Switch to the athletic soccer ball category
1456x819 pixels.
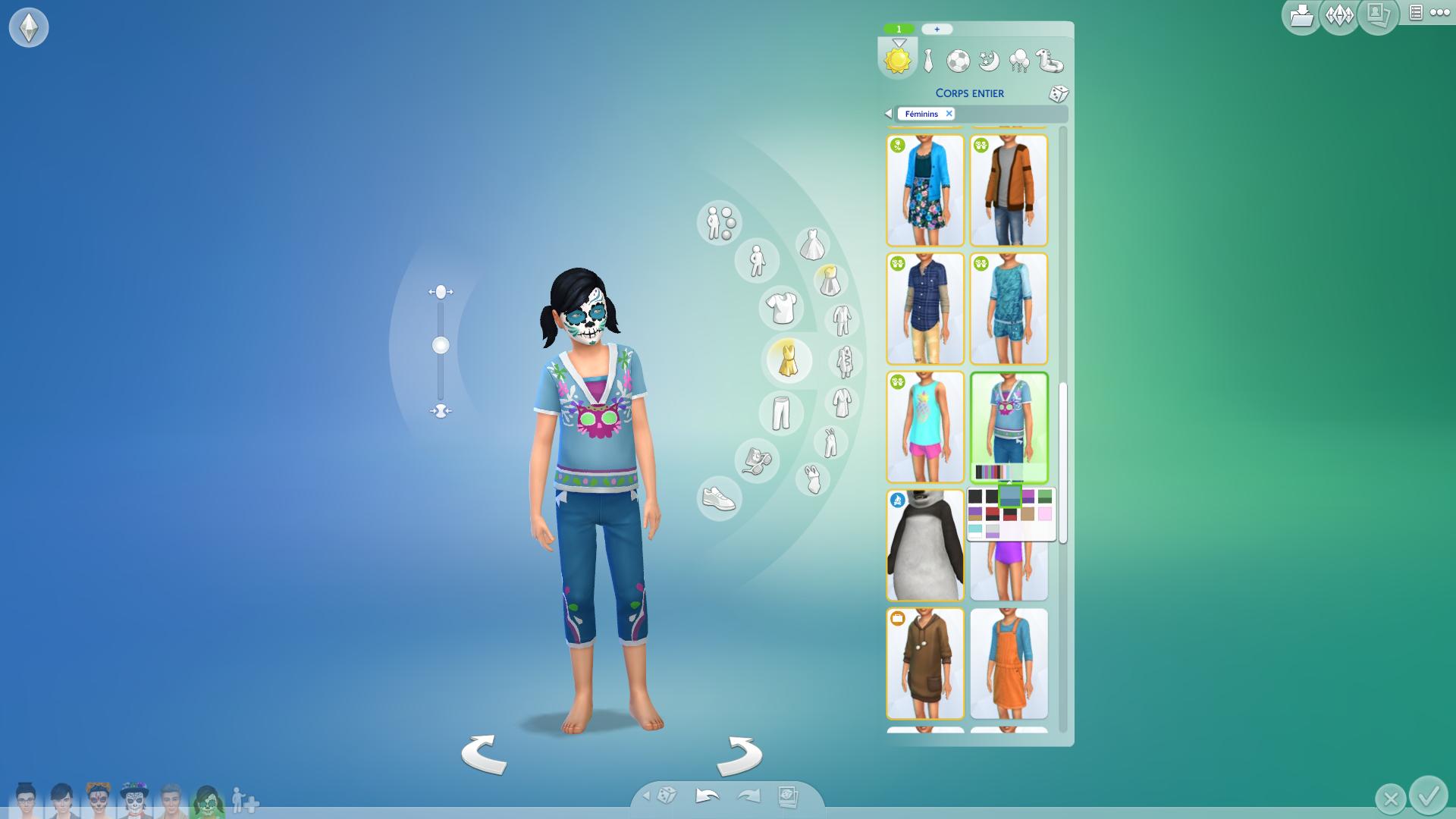[x=959, y=61]
